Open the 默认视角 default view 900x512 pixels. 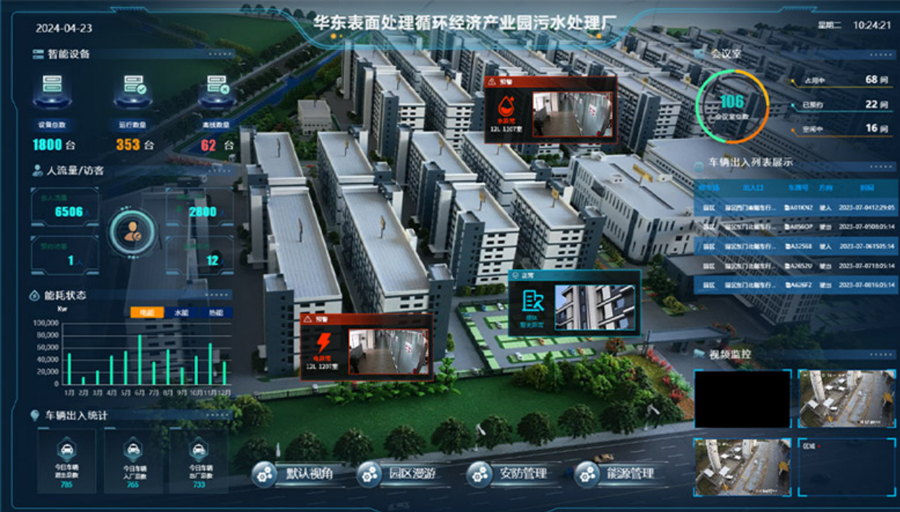coord(294,474)
